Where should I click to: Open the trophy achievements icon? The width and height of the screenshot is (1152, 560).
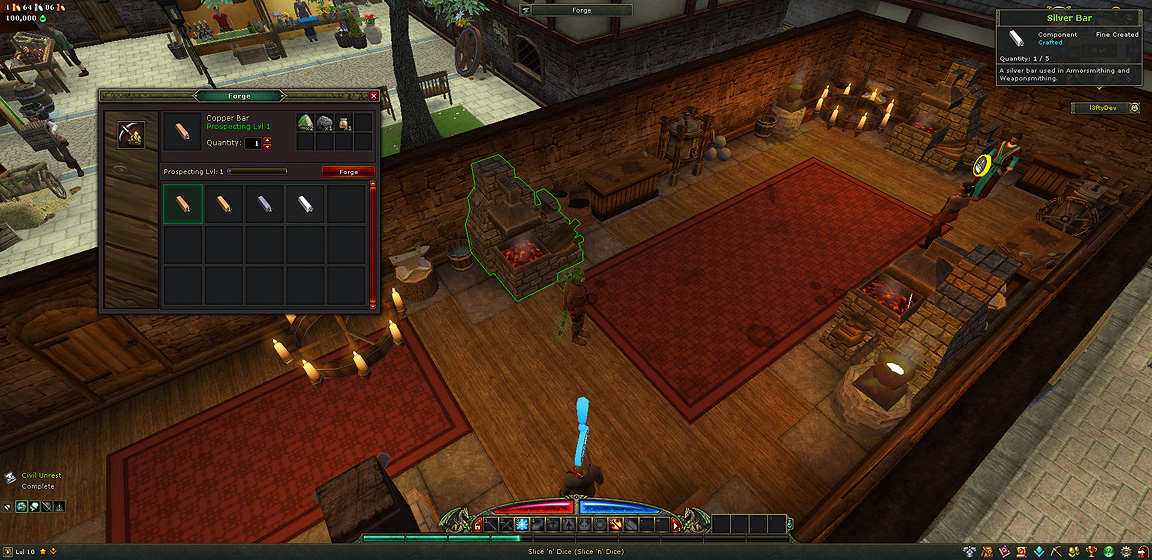[1090, 551]
